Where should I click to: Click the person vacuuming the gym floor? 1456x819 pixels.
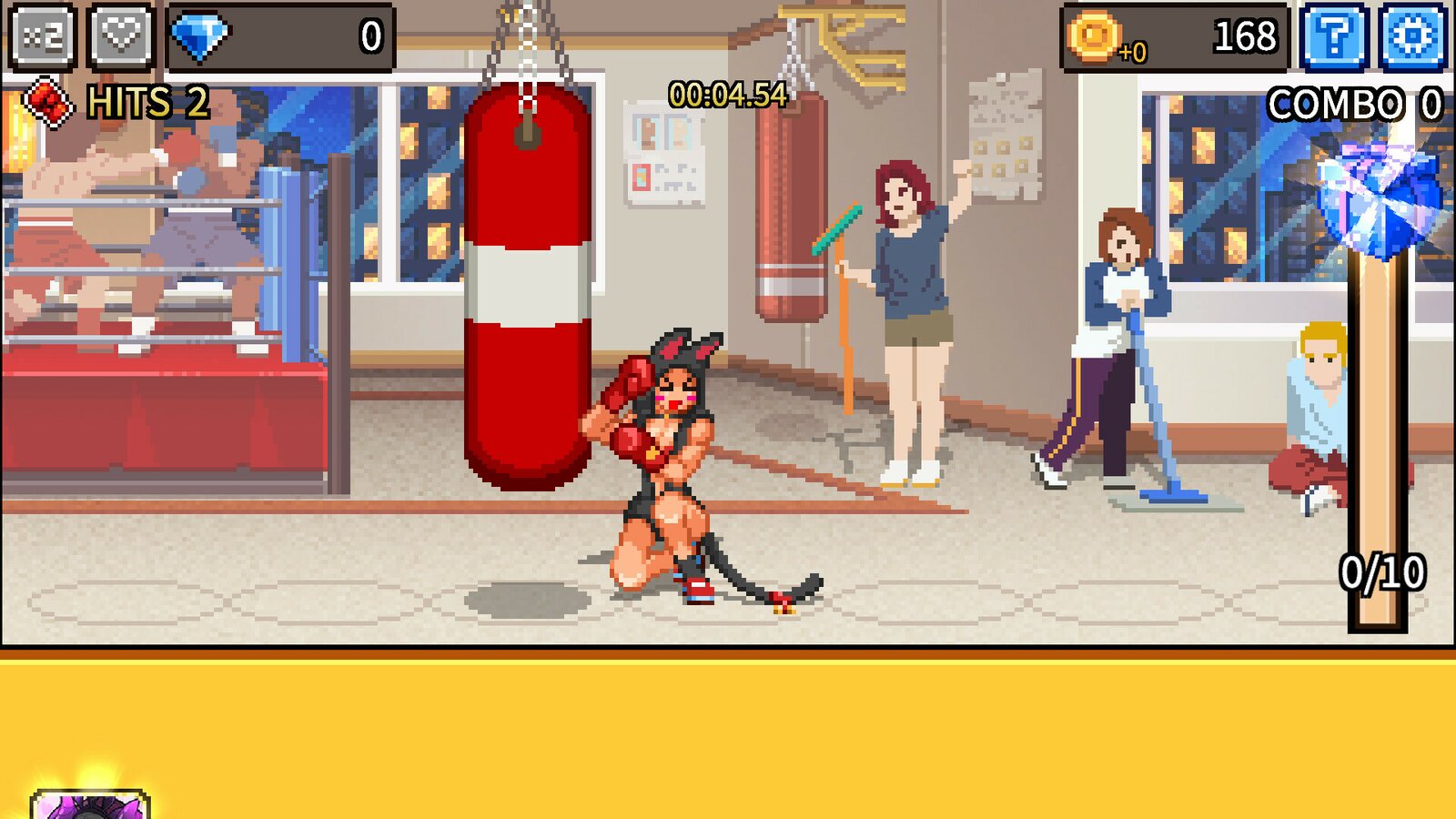pos(1110,346)
